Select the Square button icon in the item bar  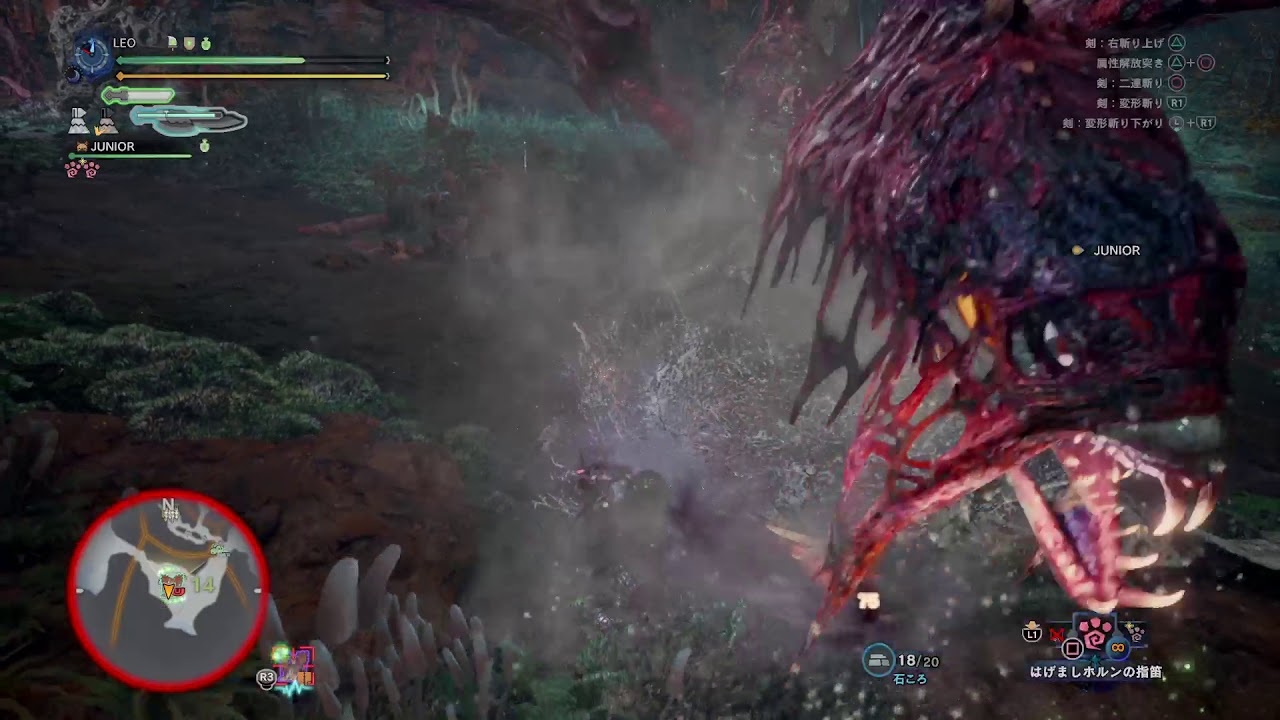coord(1074,648)
